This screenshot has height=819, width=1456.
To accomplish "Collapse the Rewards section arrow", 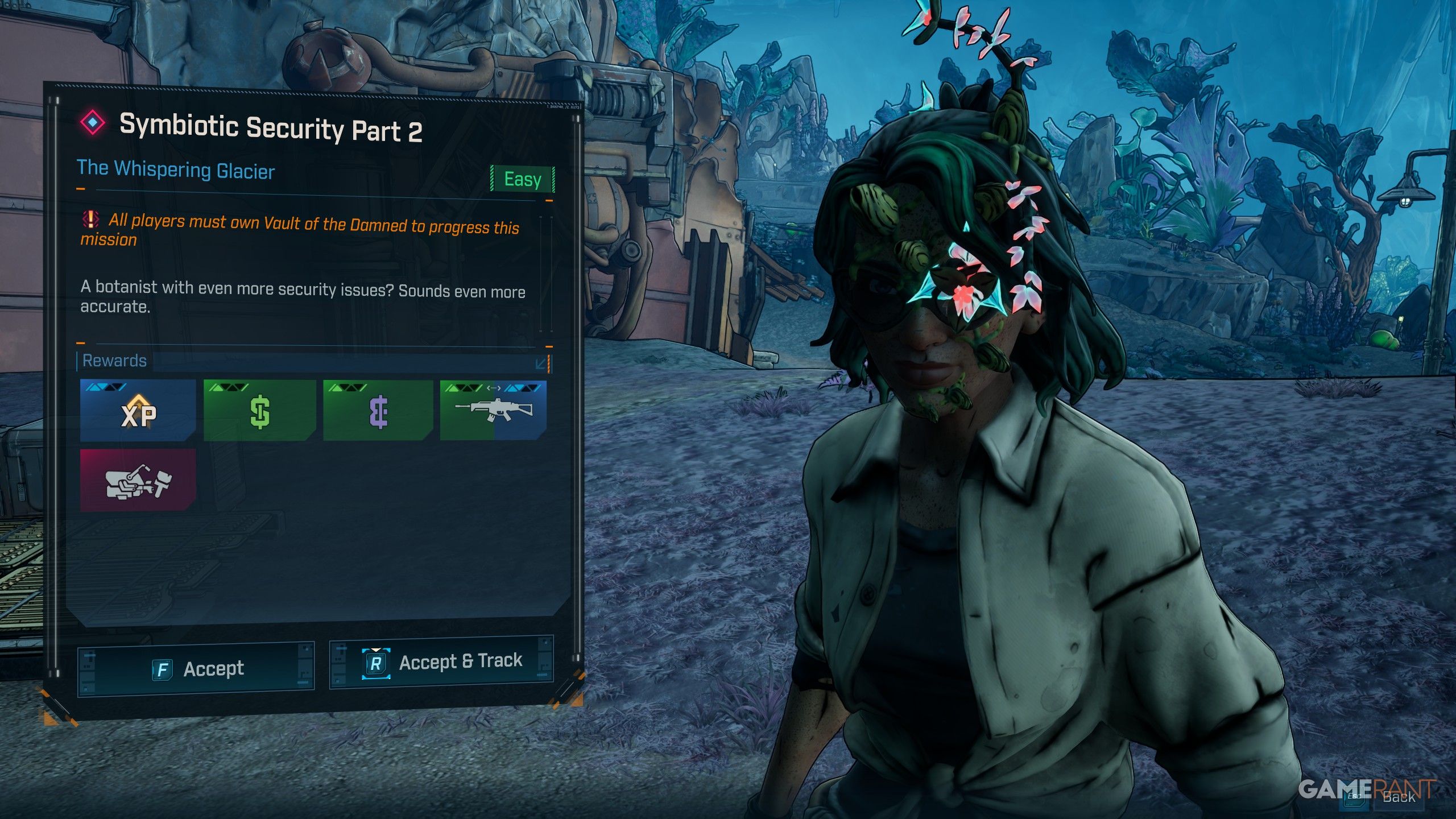I will (x=542, y=363).
